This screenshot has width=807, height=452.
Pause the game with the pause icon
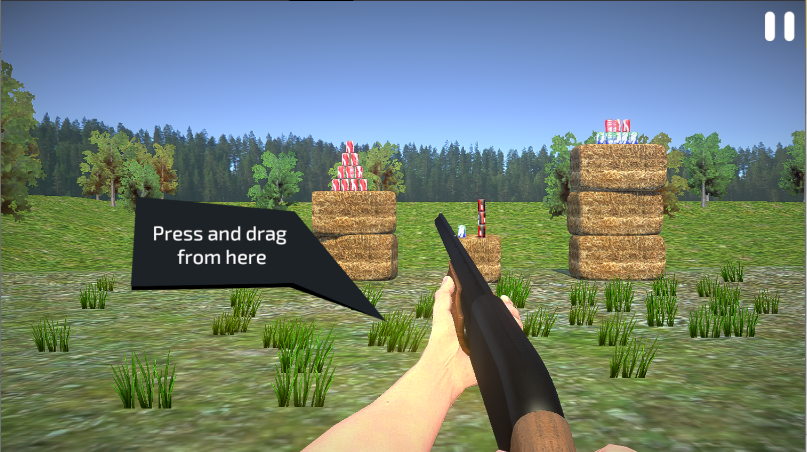(779, 26)
